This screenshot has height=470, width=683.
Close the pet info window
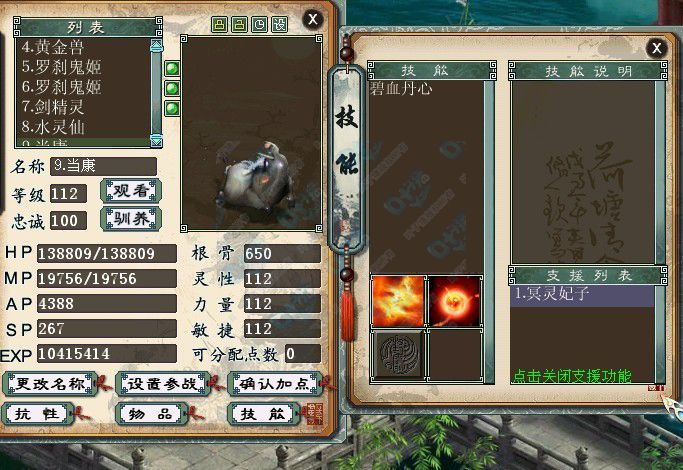pyautogui.click(x=313, y=19)
